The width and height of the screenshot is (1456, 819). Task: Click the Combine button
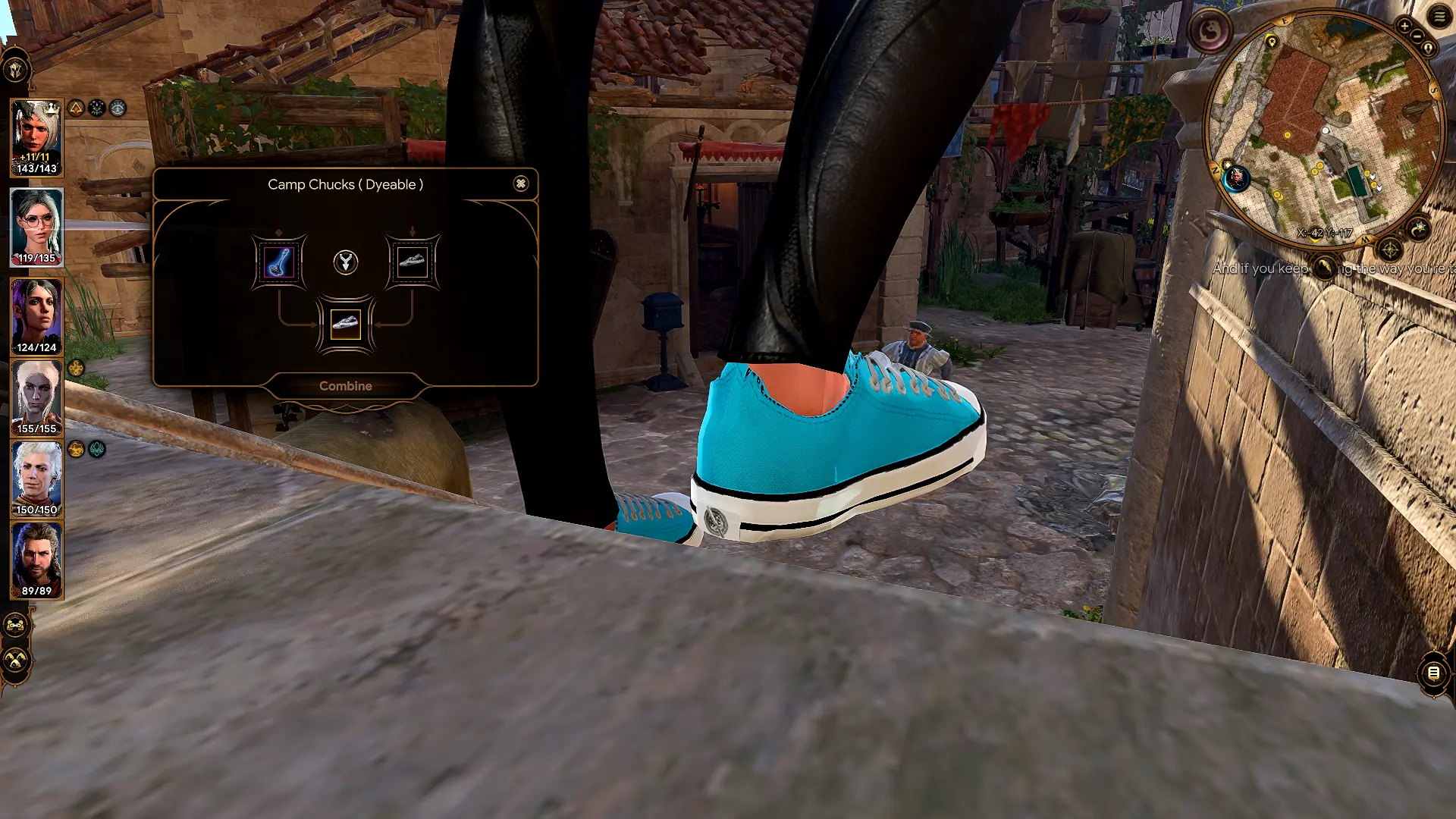coord(346,385)
